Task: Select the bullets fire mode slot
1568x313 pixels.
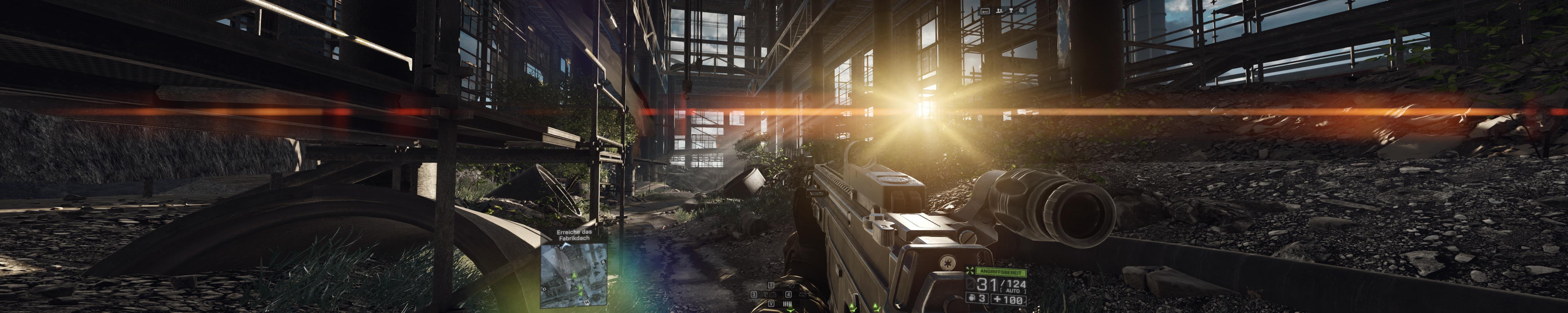Action: tap(788, 303)
